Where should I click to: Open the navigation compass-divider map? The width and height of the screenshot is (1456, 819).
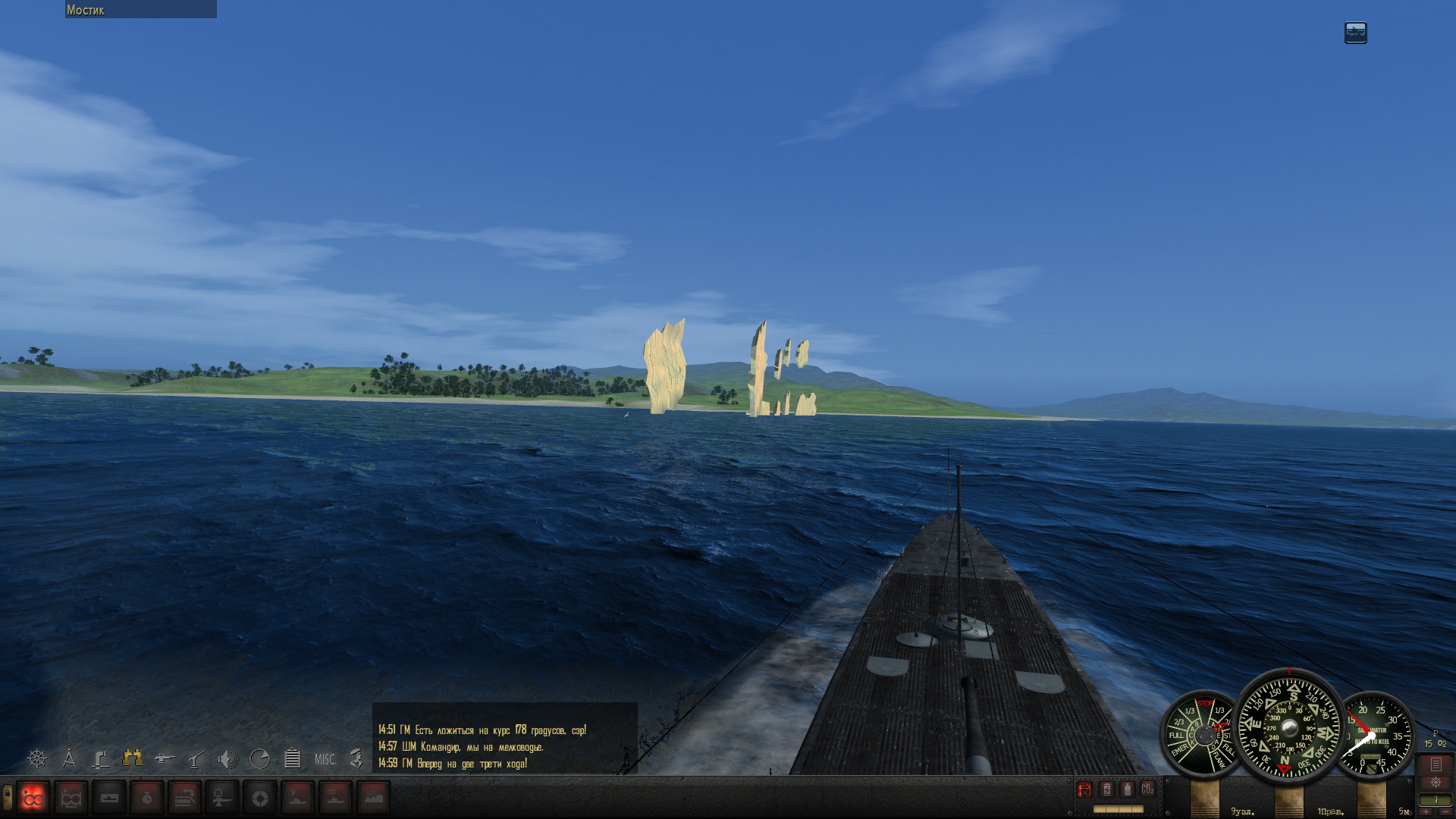coord(69,758)
